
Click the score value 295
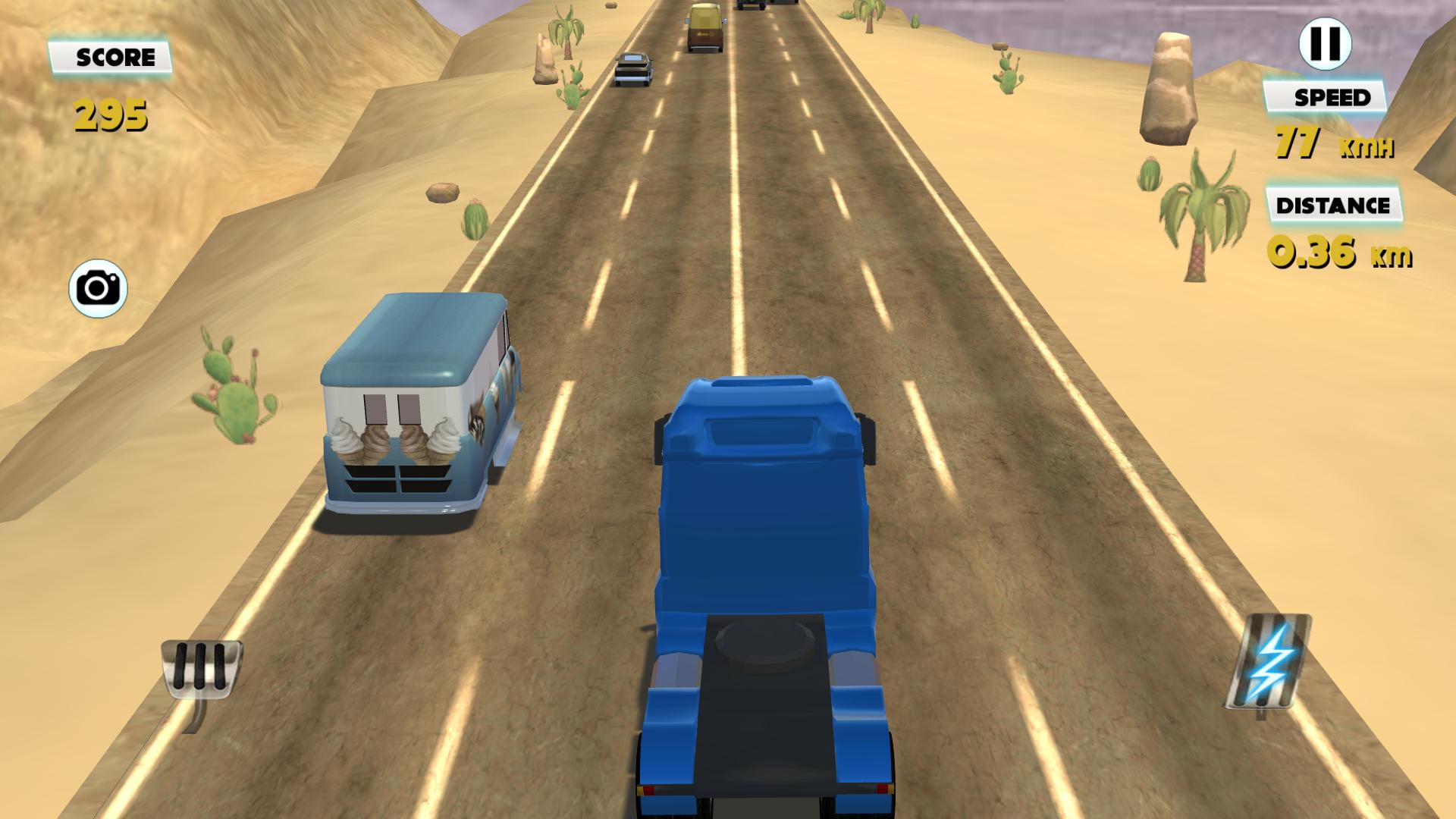[x=110, y=114]
